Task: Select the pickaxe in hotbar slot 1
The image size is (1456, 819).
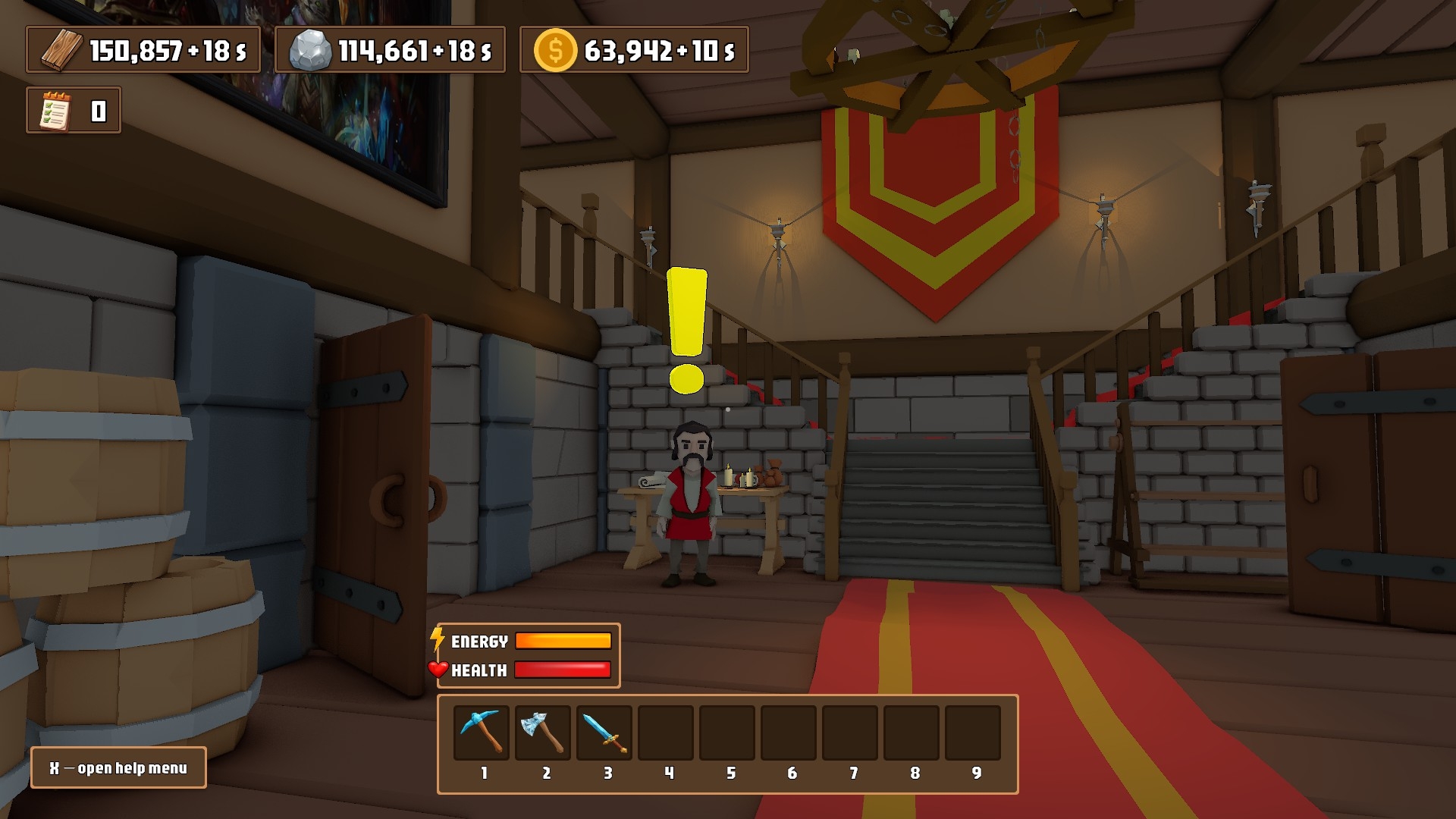Action: [x=482, y=732]
